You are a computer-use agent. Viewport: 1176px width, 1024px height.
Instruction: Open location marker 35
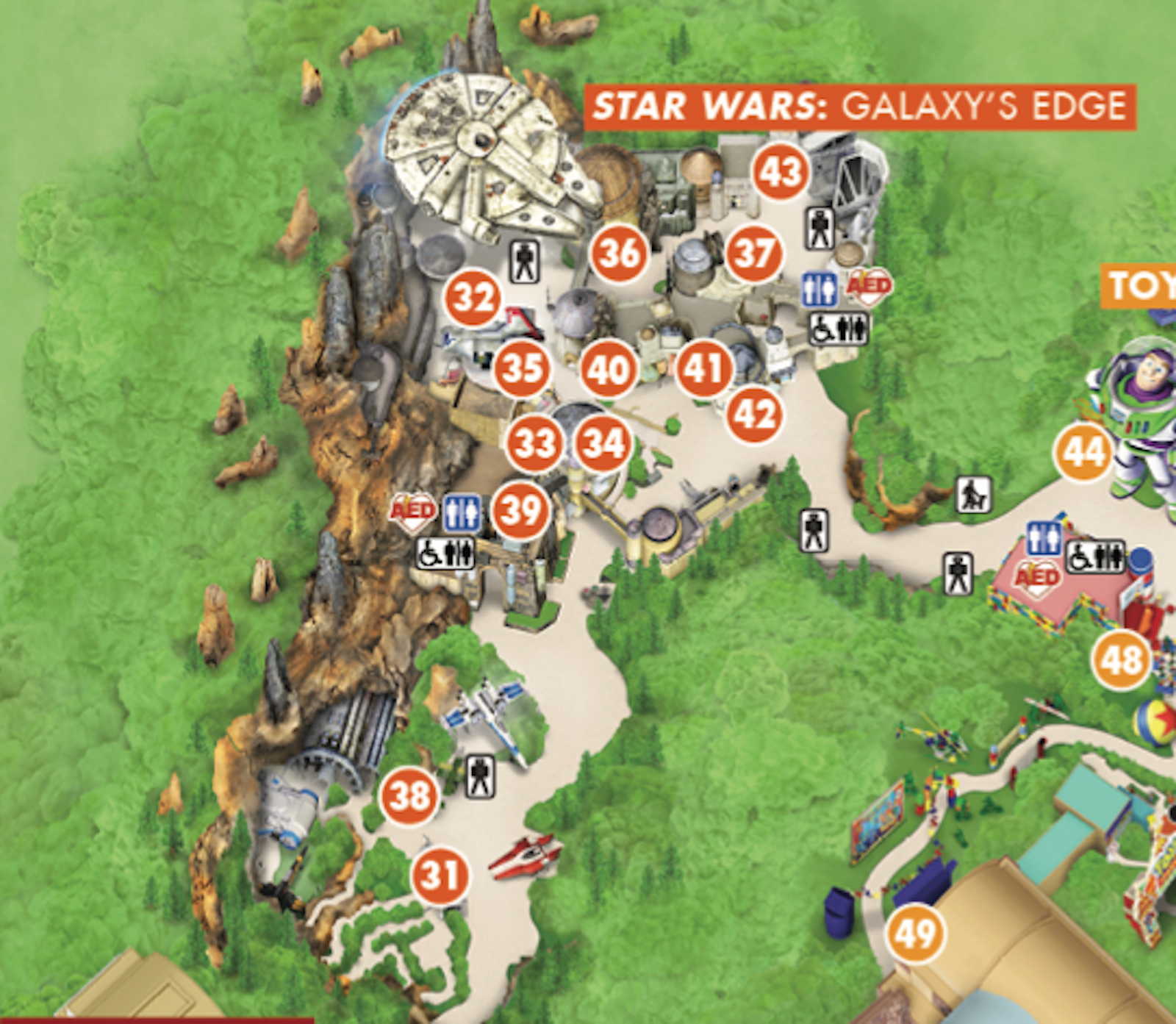click(x=523, y=368)
